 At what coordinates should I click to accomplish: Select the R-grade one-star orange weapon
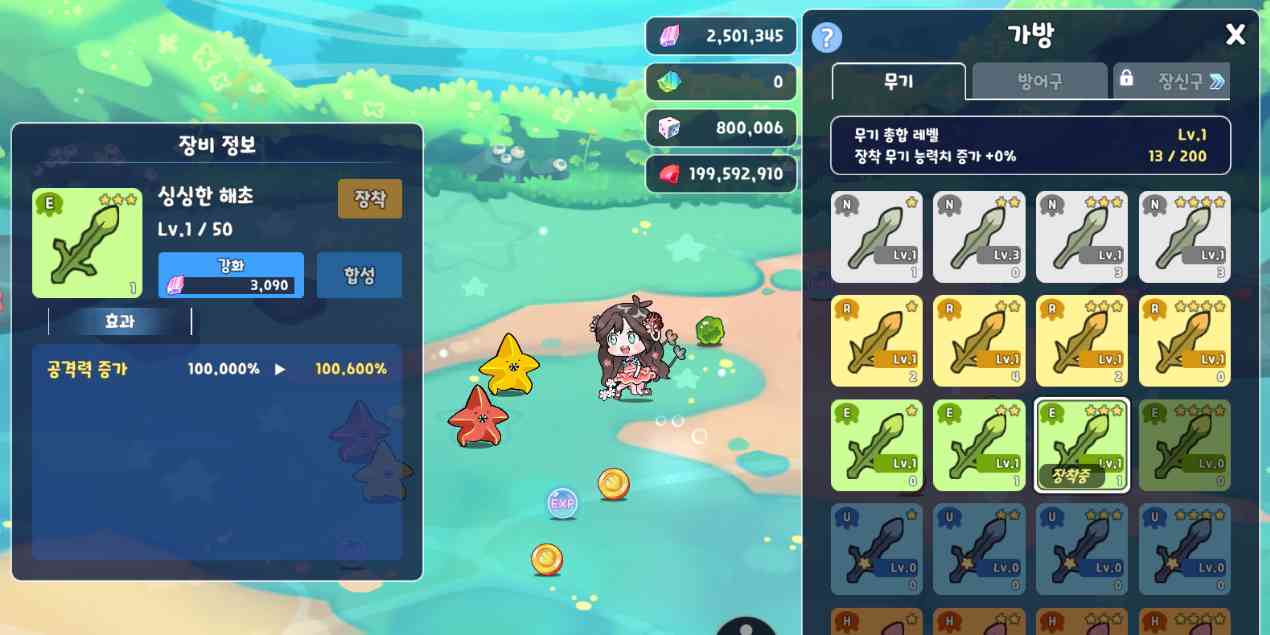point(877,341)
